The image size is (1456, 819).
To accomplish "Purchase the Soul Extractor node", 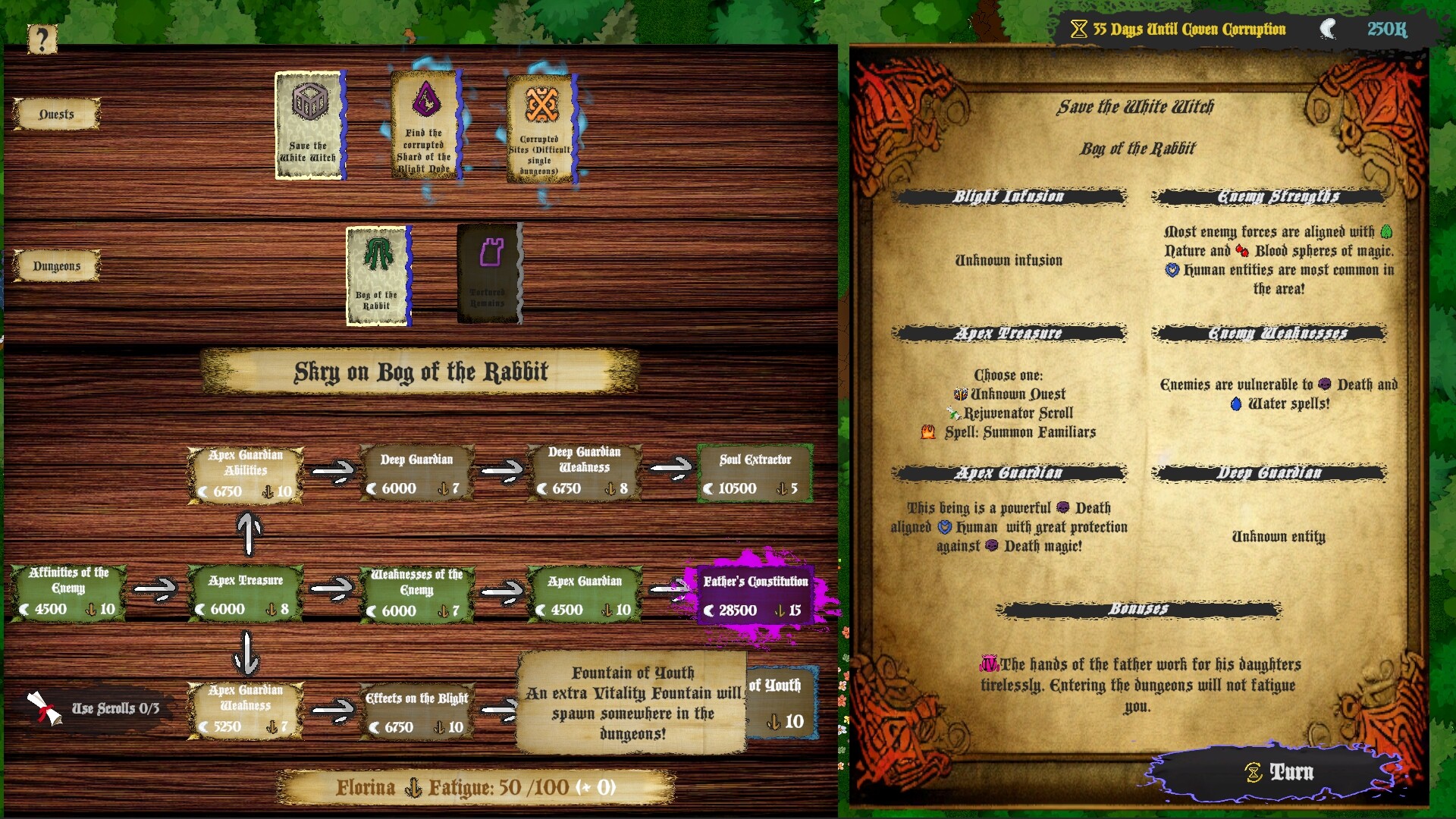I will coord(755,473).
